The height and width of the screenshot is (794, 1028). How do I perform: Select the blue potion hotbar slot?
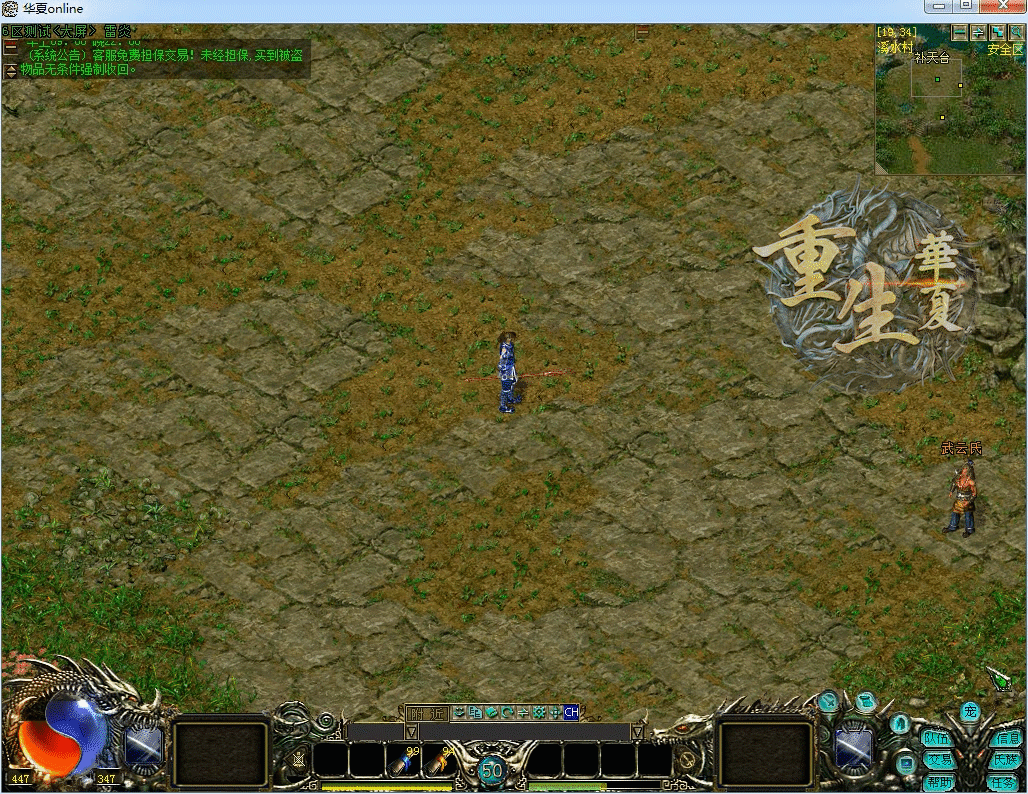tap(407, 762)
